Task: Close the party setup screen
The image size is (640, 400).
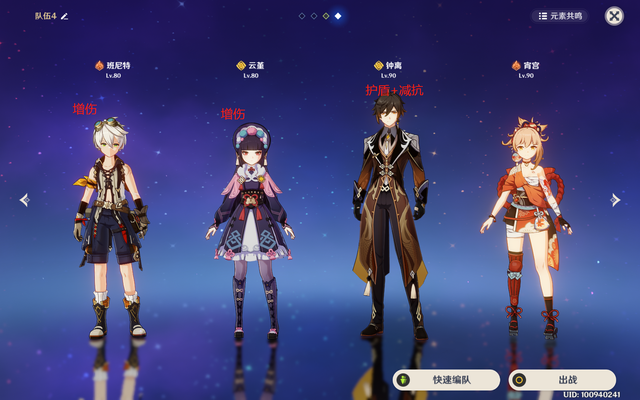Action: [614, 16]
